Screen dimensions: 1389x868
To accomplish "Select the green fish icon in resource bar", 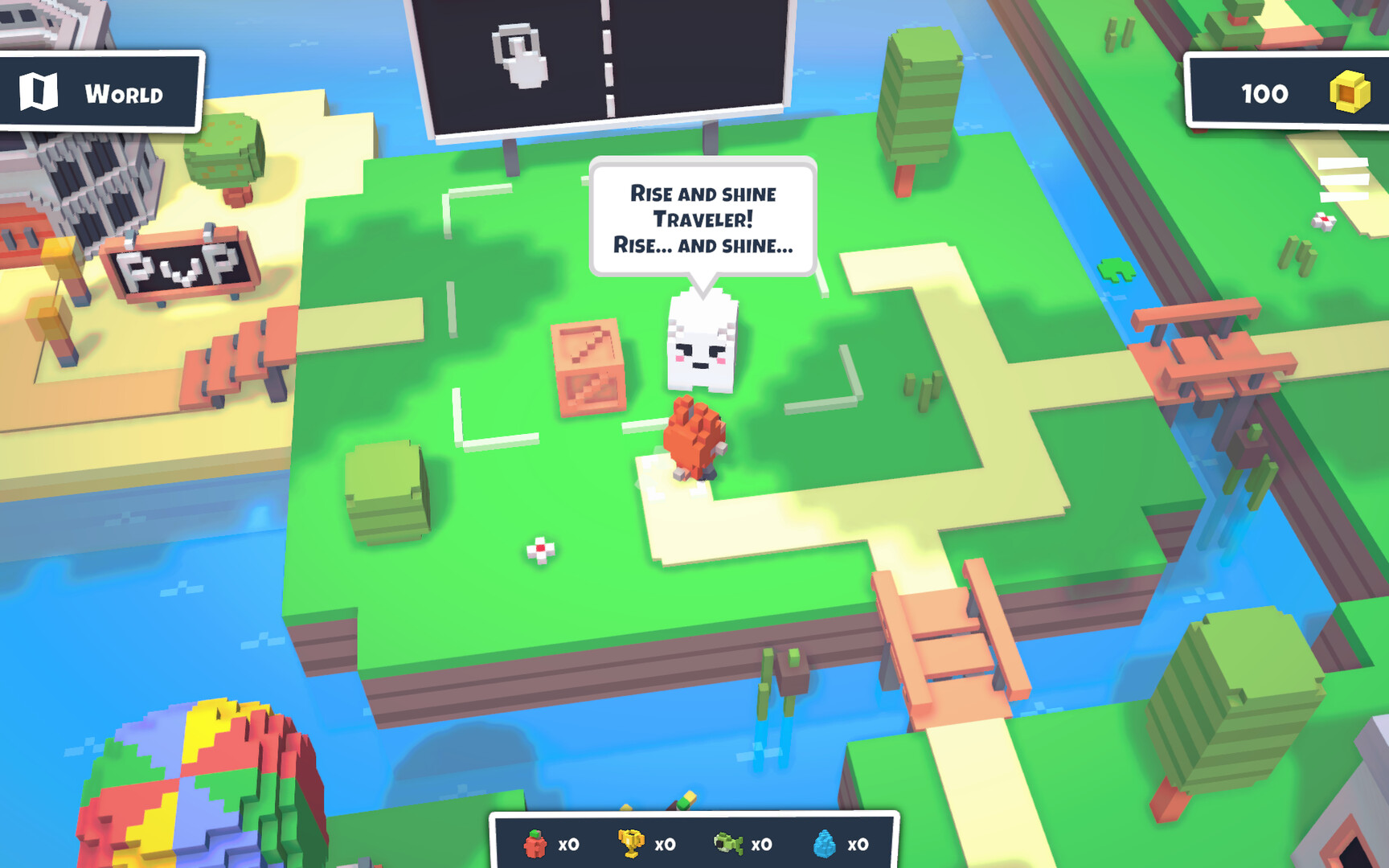I will click(x=728, y=844).
